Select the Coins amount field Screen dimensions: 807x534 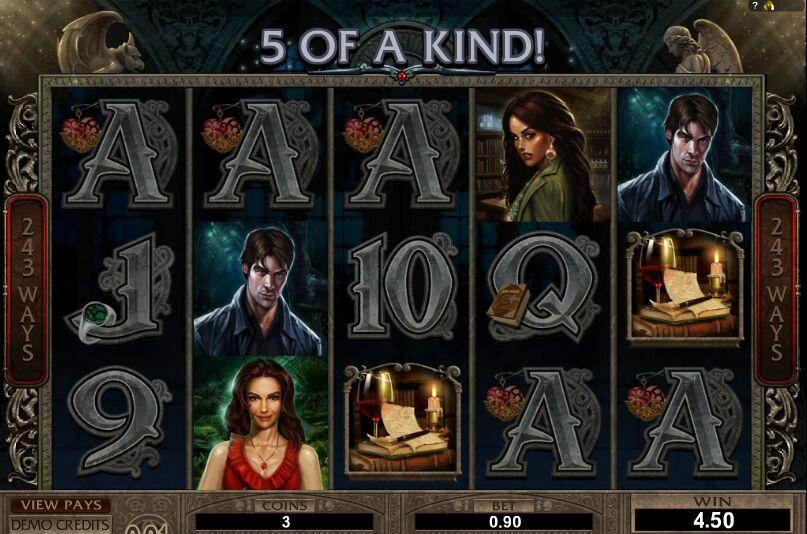coord(285,521)
